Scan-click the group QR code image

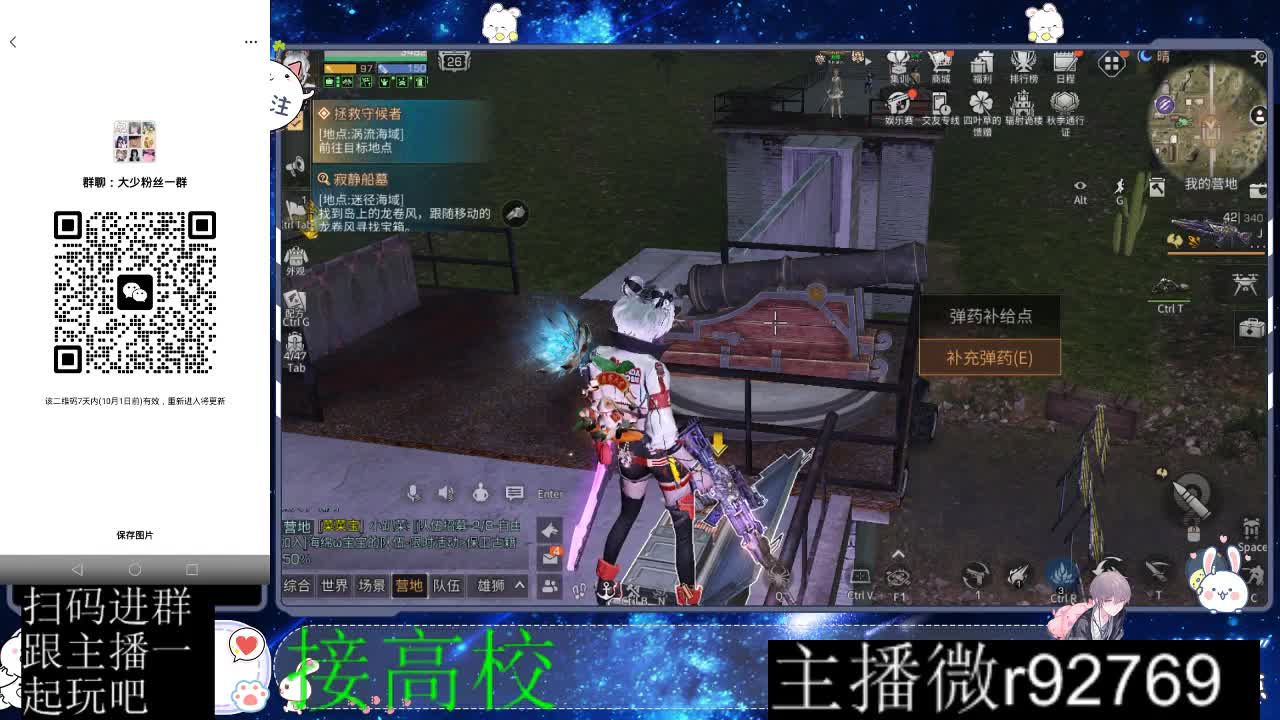tap(137, 293)
